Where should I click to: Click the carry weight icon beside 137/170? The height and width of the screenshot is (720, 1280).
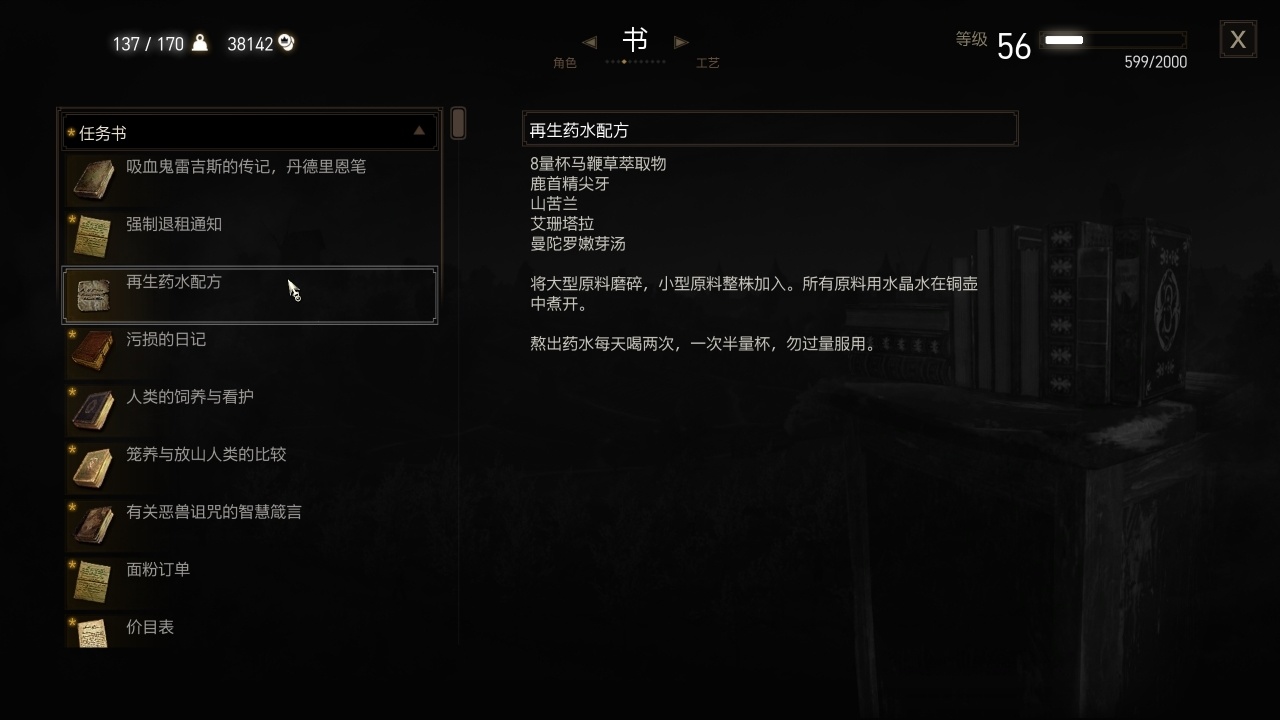point(198,43)
